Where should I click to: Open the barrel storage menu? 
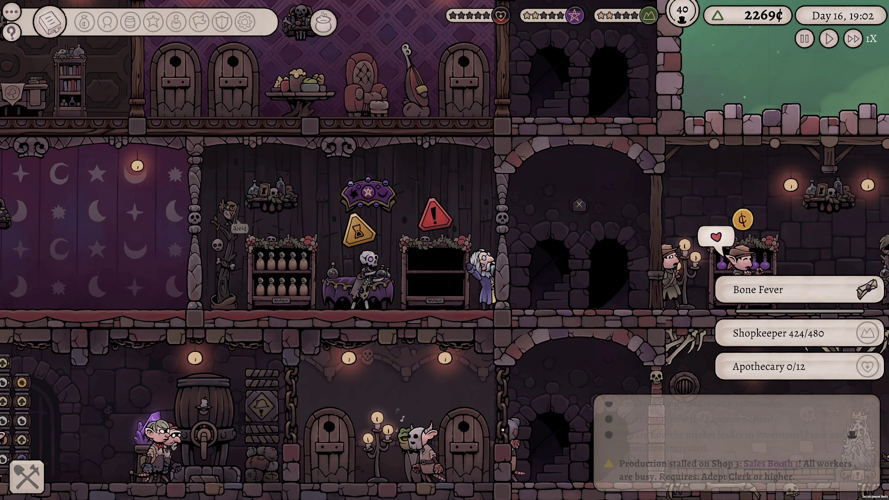130,22
